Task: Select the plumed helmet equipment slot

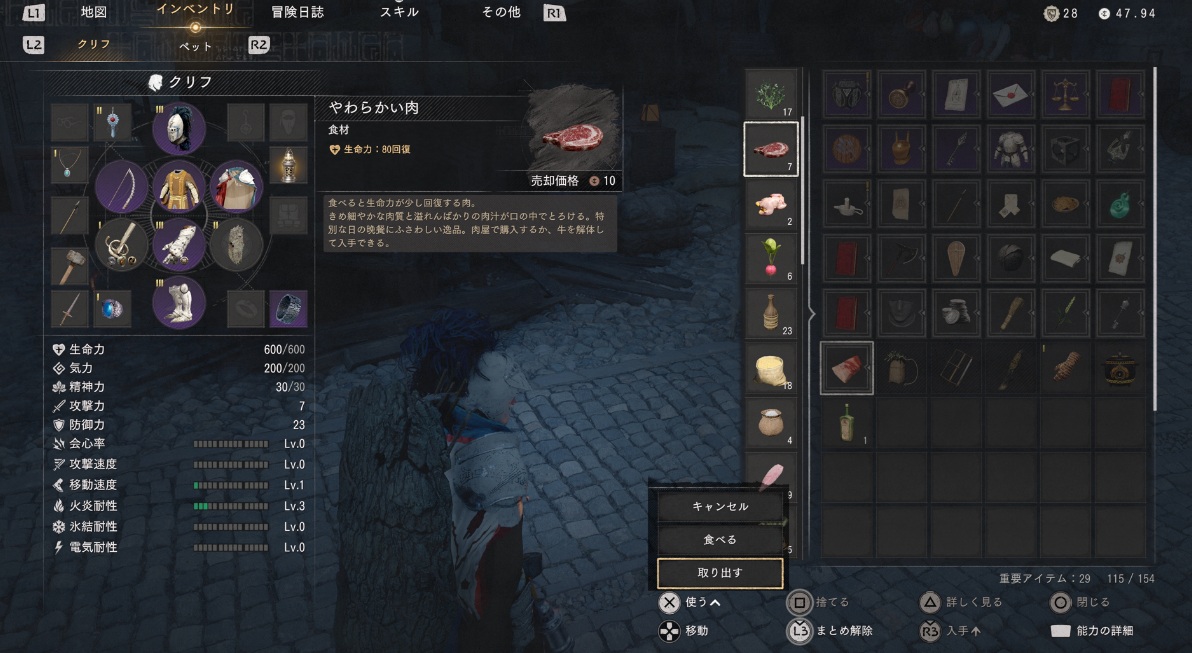Action: coord(180,129)
